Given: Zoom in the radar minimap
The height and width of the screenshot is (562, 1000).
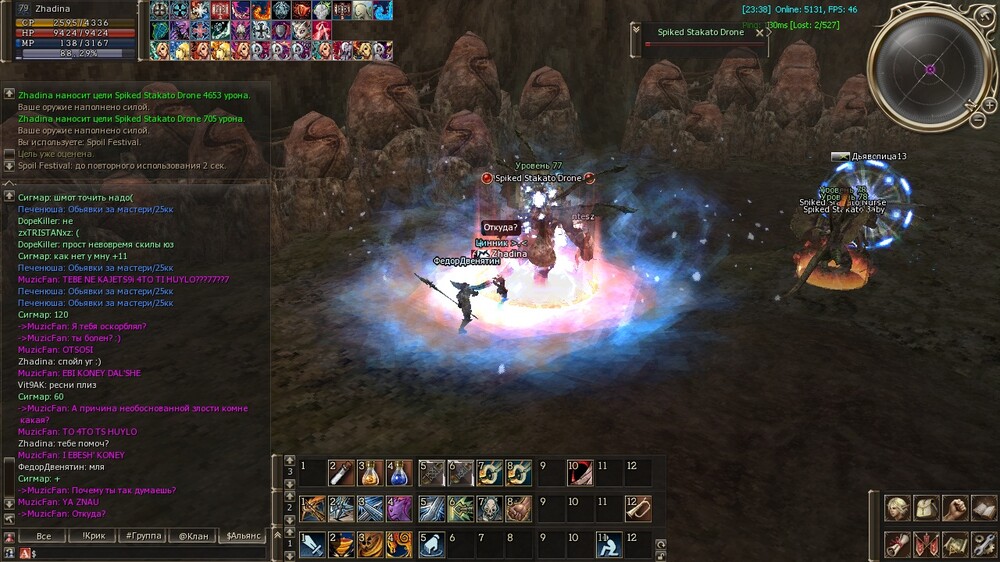Looking at the screenshot, I should [989, 104].
